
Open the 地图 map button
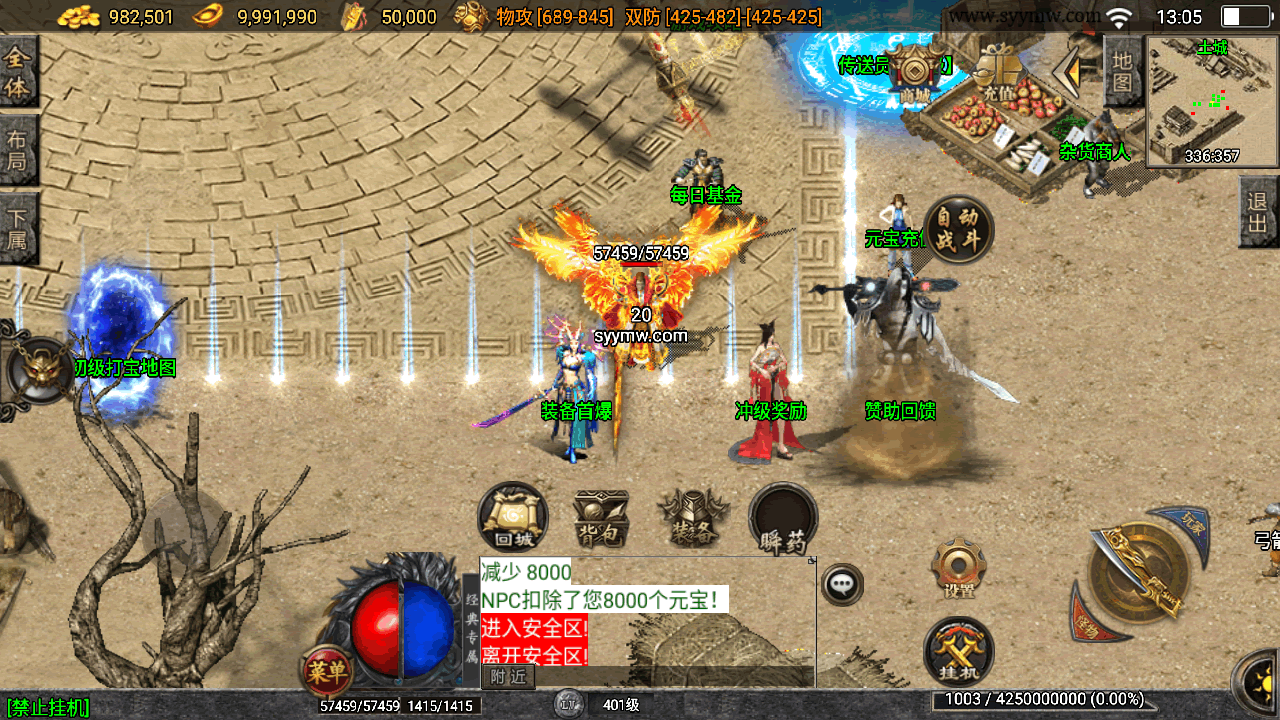coord(1123,70)
